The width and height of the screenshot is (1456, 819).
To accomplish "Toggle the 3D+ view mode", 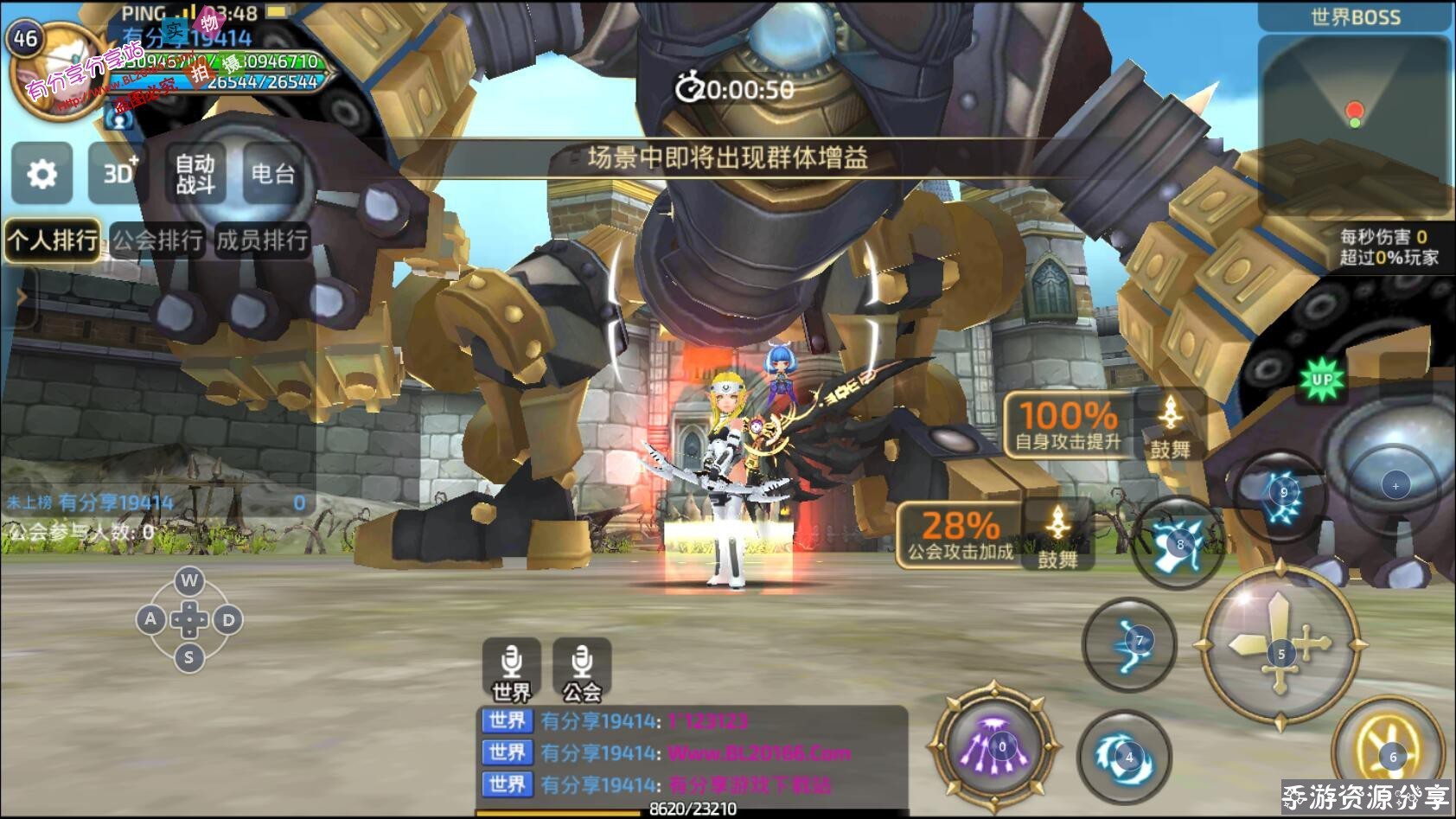I will (x=118, y=174).
